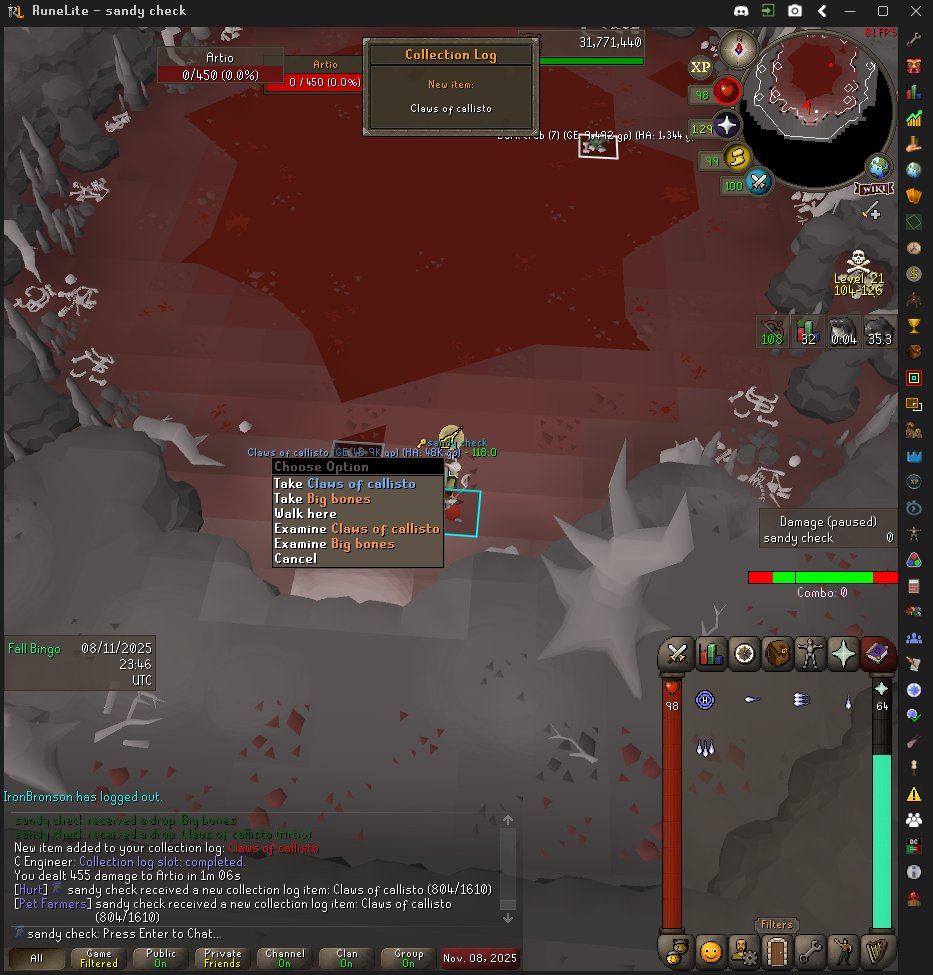Screen dimensions: 933x975
Task: Click the Filters button in spellbook
Action: pyautogui.click(x=776, y=925)
